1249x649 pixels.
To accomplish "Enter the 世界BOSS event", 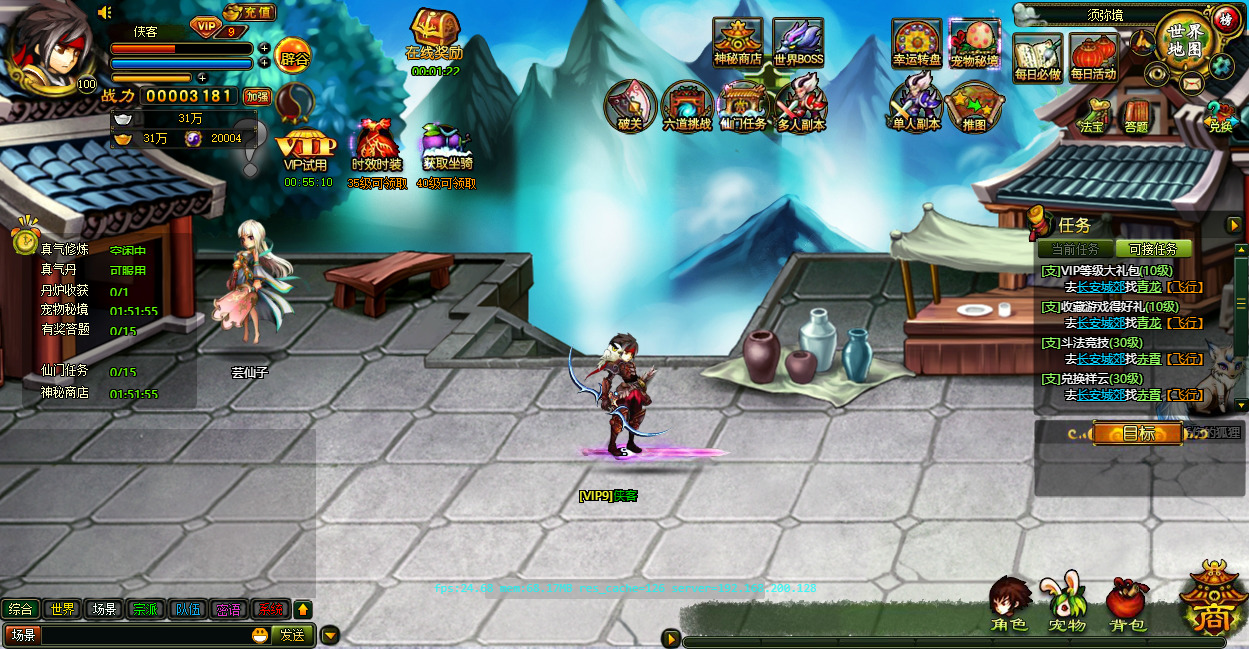I will click(x=798, y=41).
